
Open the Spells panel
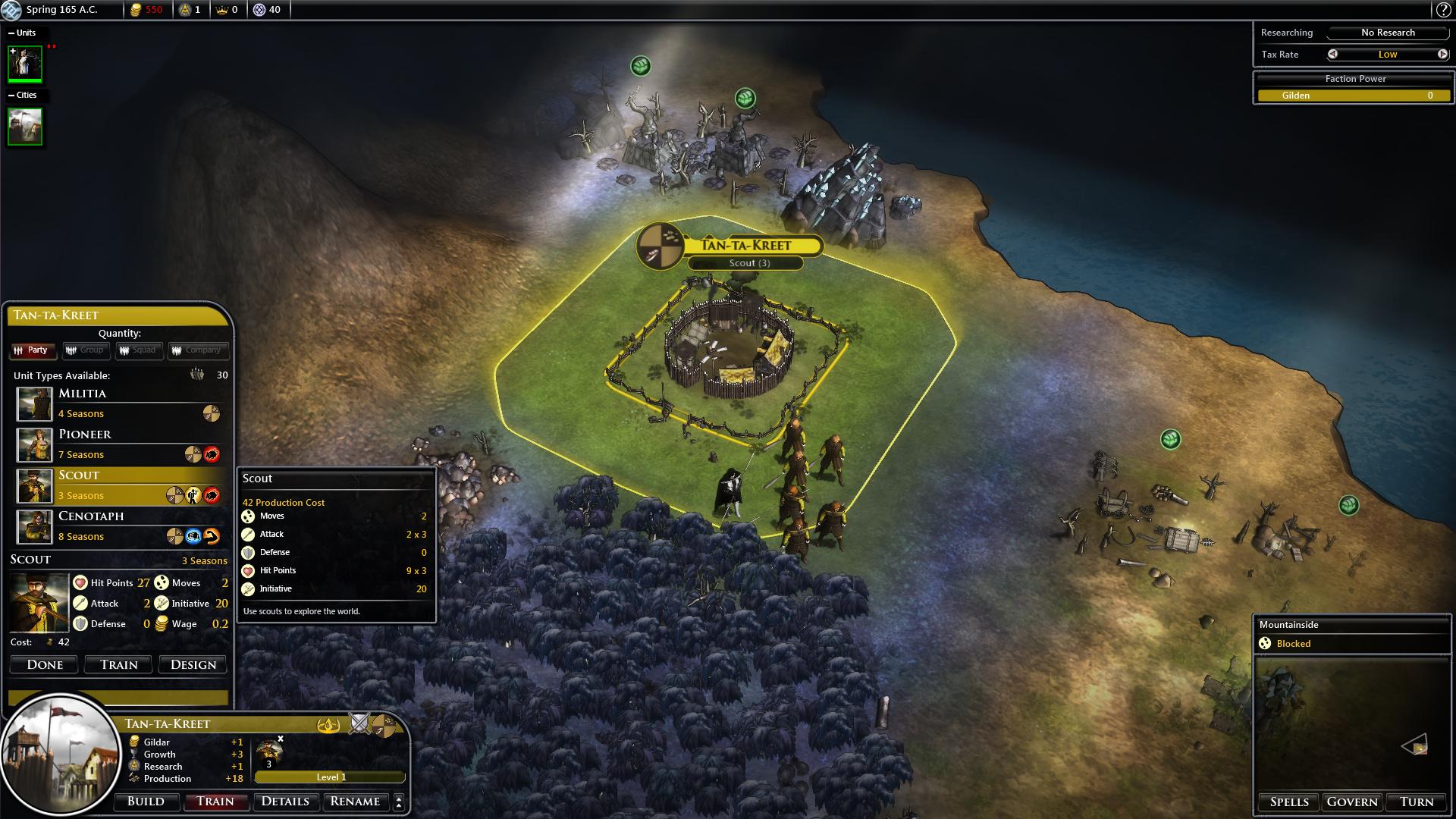point(1289,802)
